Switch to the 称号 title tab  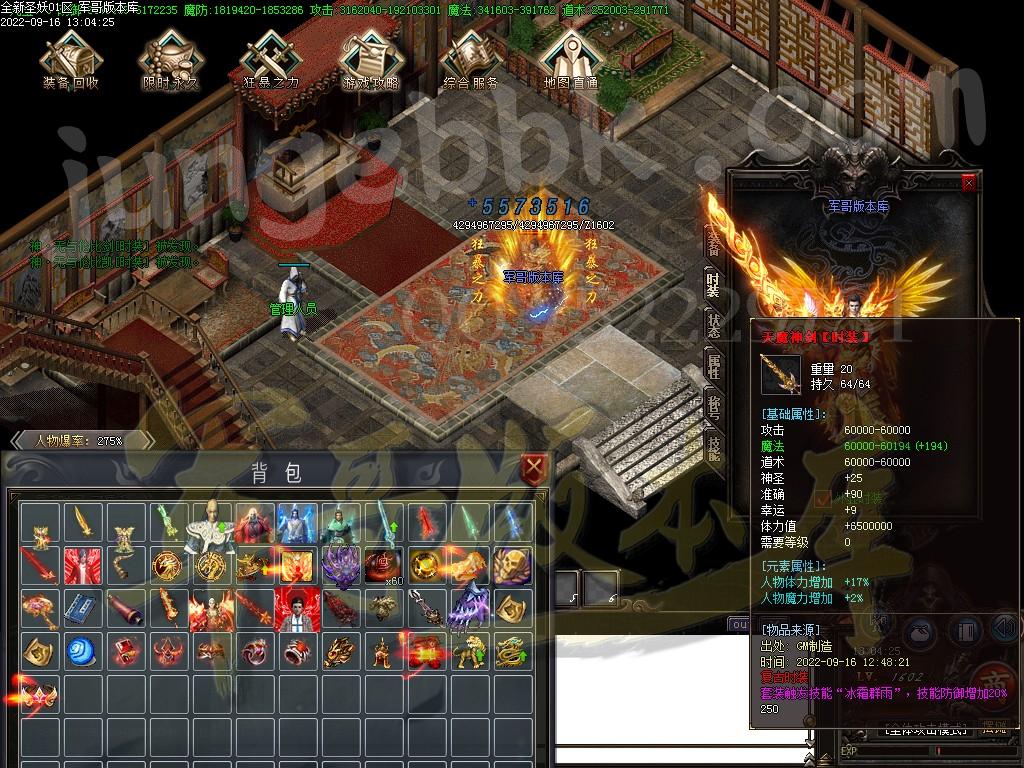point(713,406)
